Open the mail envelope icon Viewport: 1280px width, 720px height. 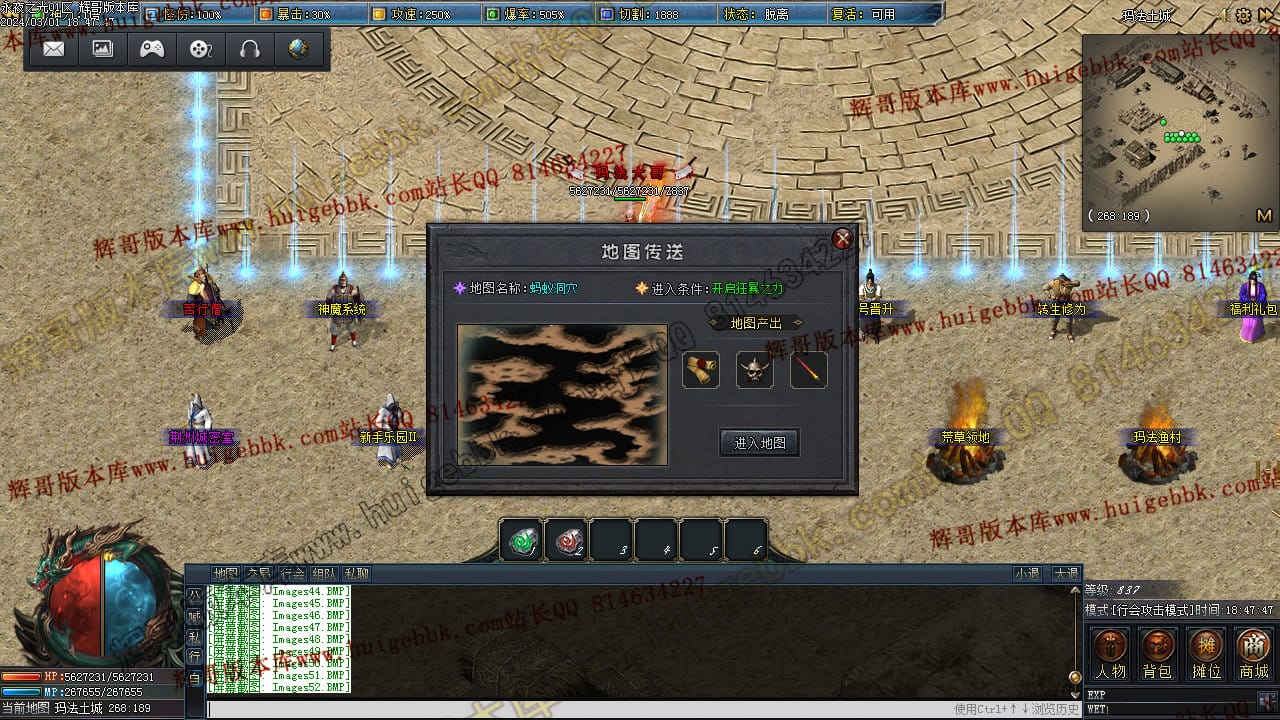click(x=54, y=49)
